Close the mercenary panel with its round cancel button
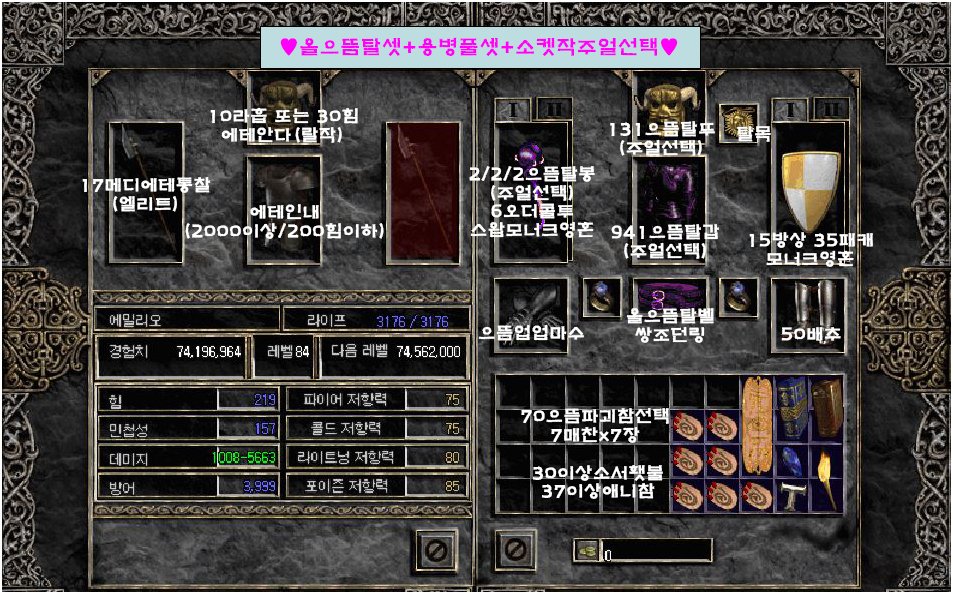This screenshot has width=953, height=593. tap(436, 548)
